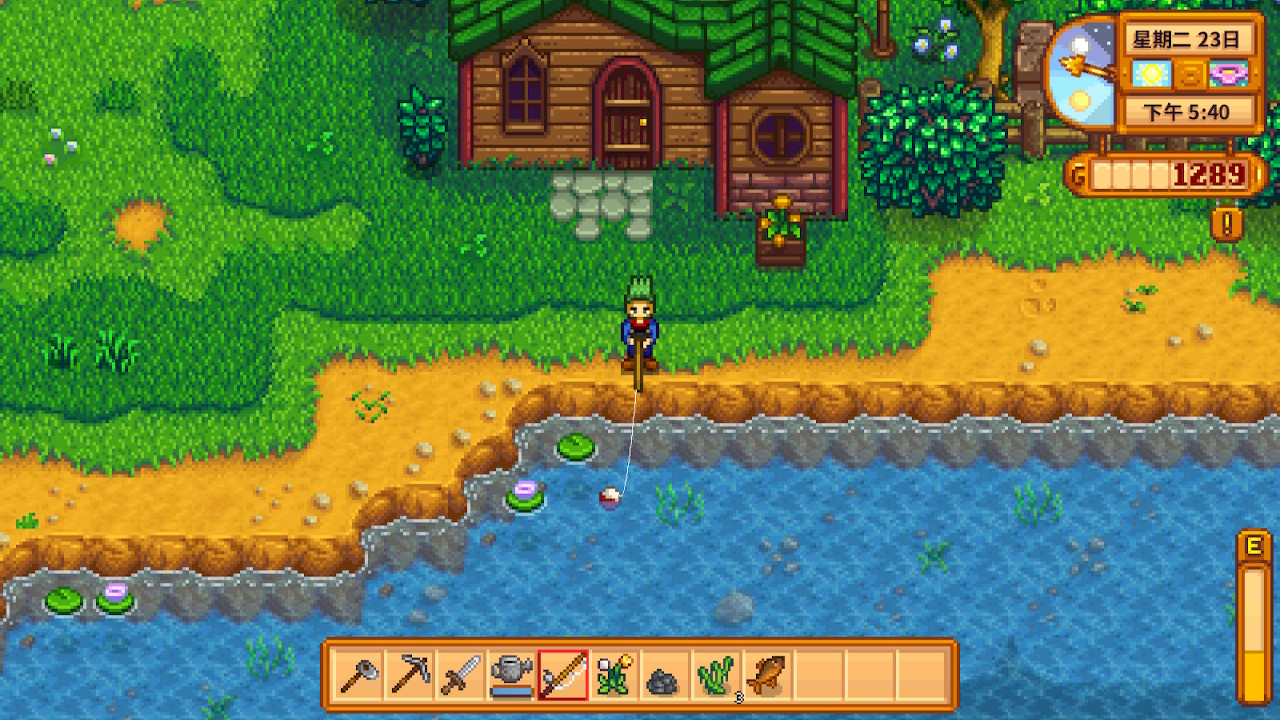This screenshot has height=720, width=1280.
Task: Select the stone in the toolbar
Action: point(665,677)
